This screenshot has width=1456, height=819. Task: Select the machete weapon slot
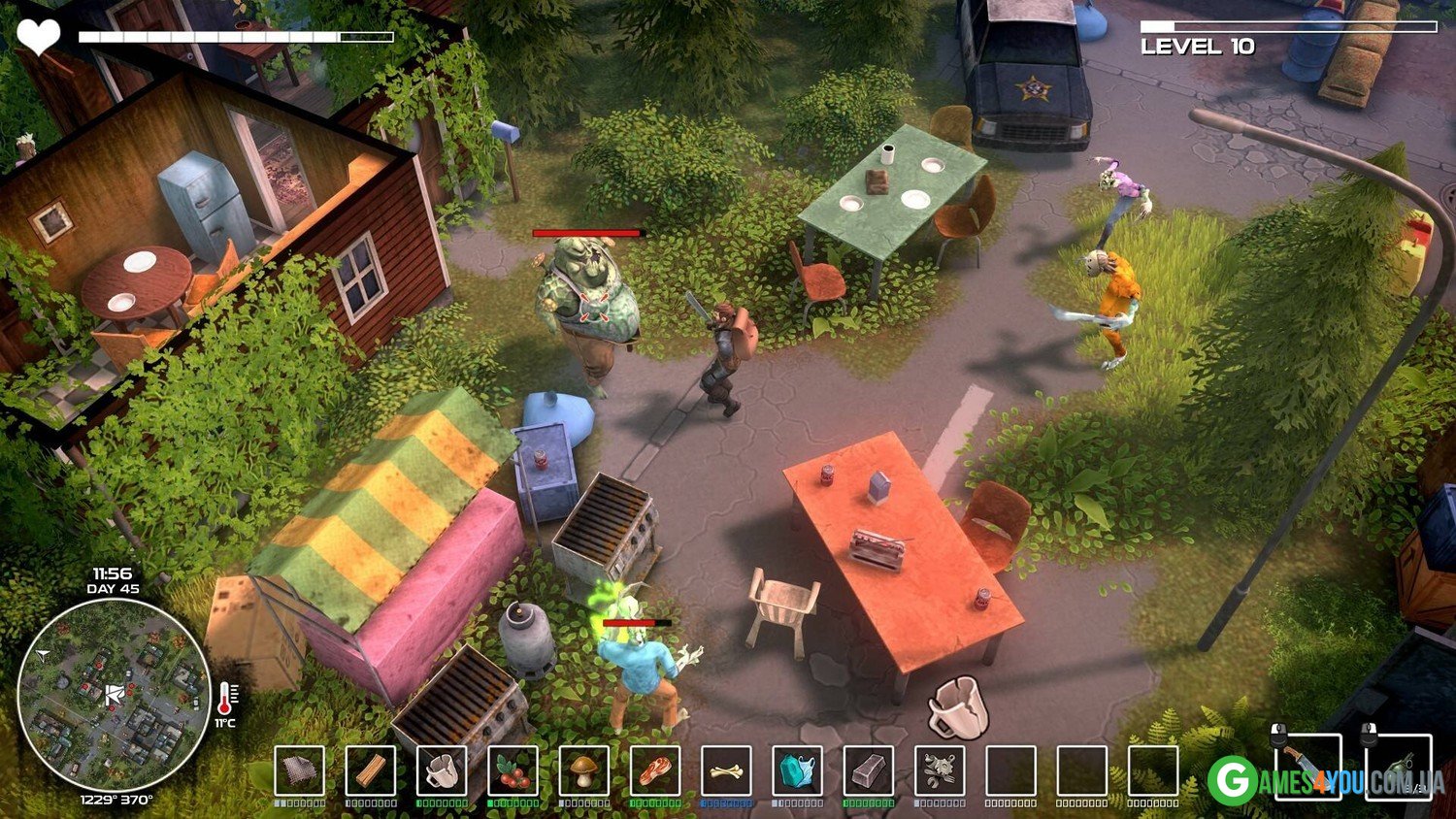coord(1307,767)
